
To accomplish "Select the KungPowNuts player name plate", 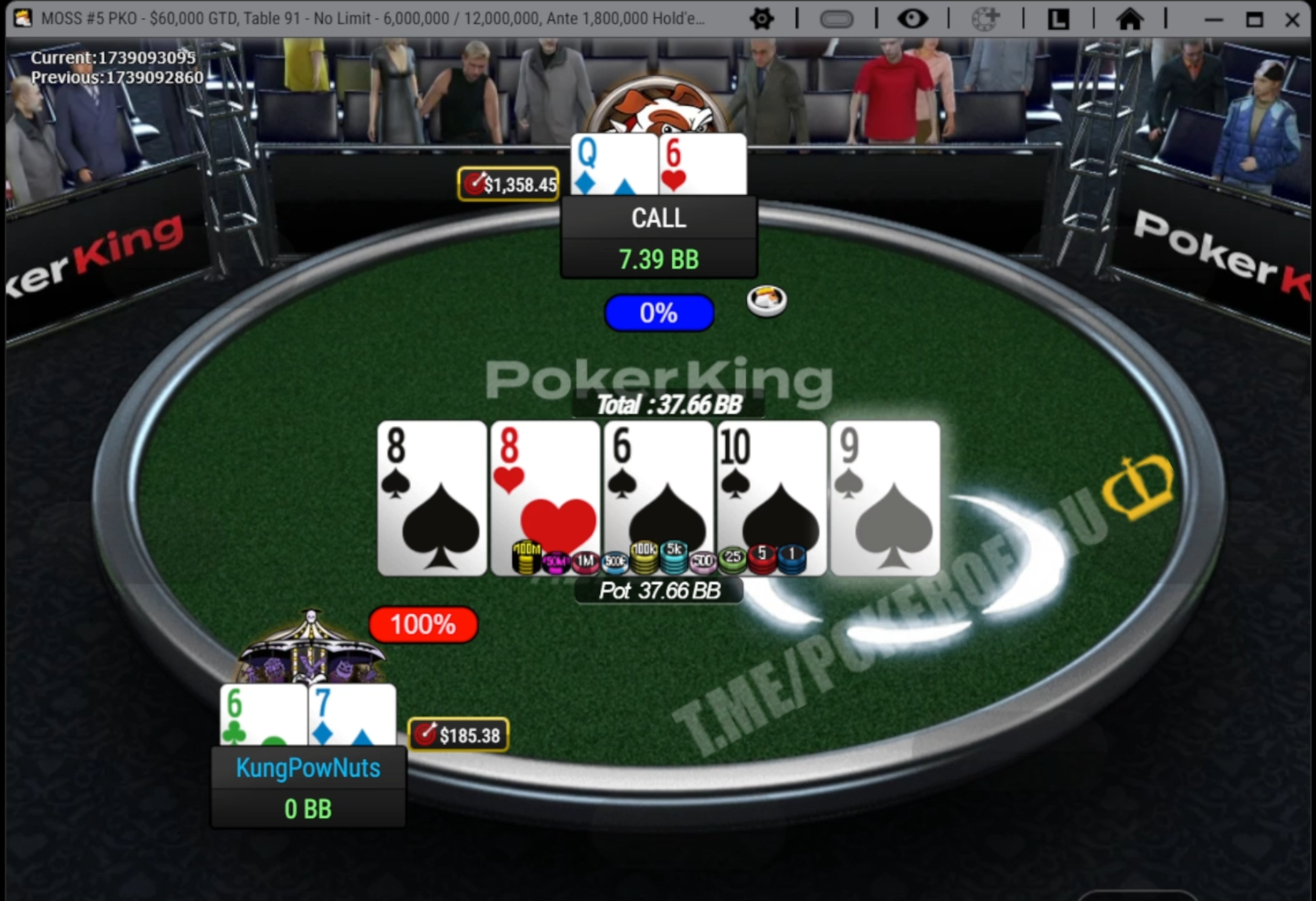I will [308, 768].
